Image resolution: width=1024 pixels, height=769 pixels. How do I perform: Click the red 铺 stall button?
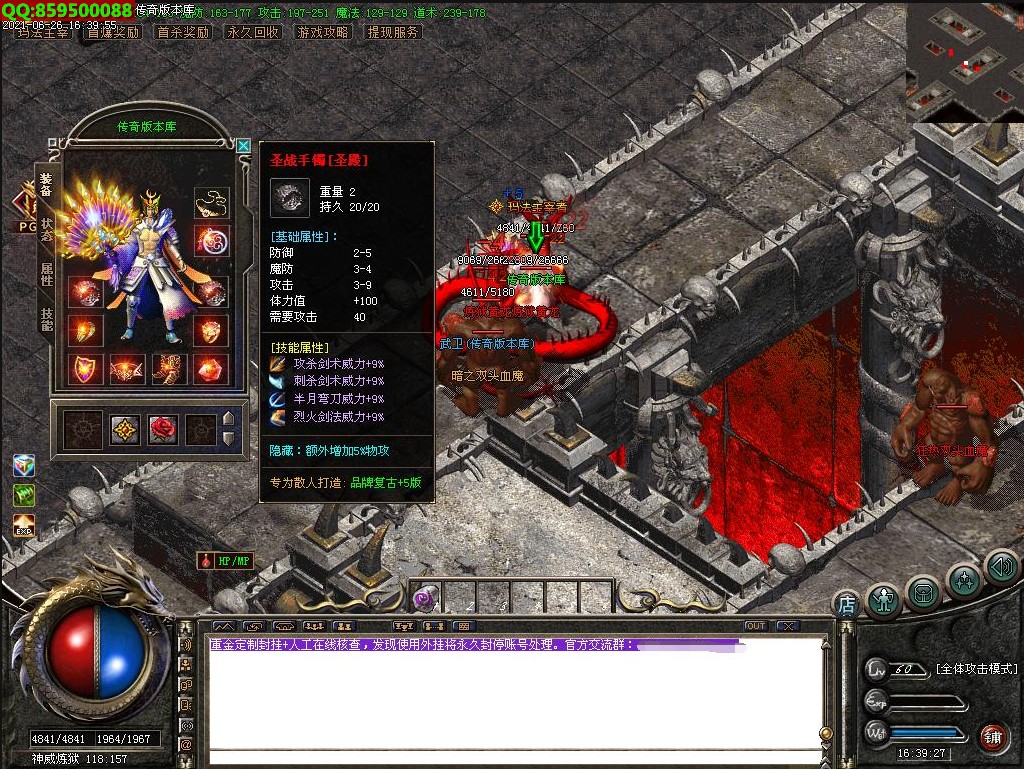(x=992, y=738)
